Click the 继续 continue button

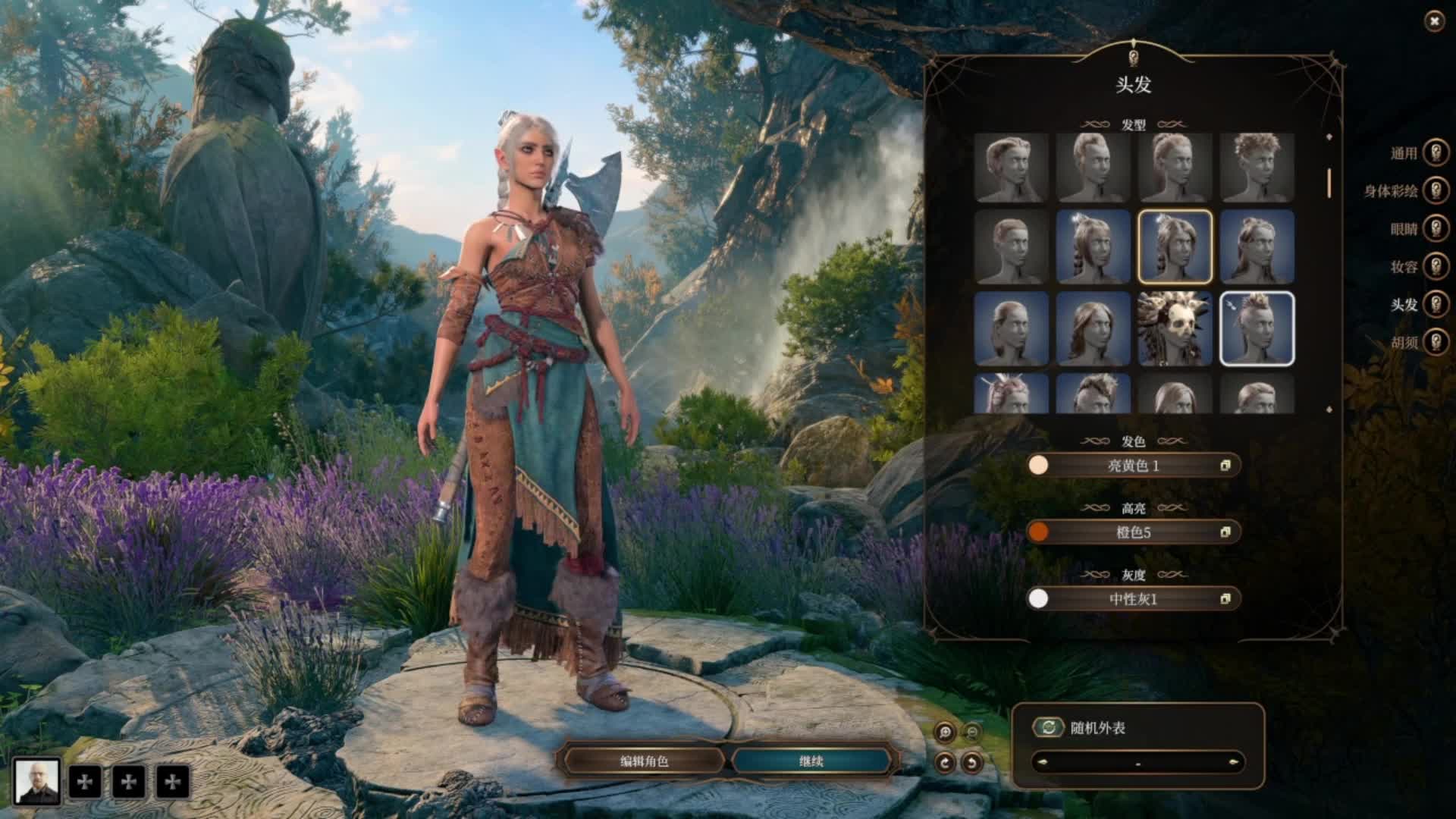[811, 761]
